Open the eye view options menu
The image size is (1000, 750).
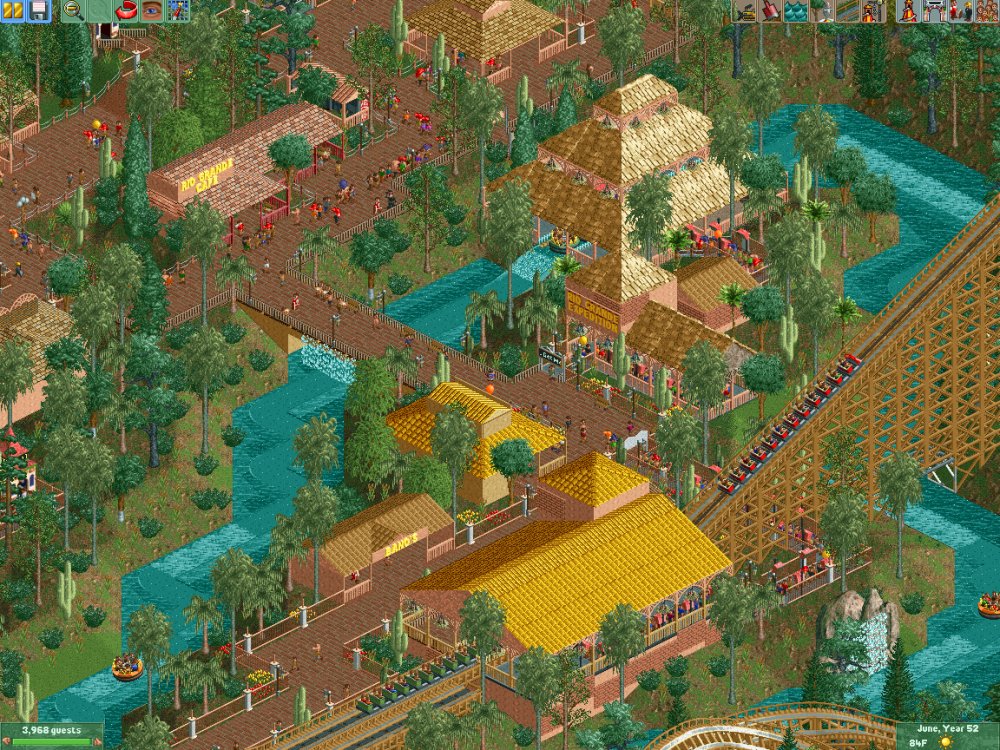coord(152,11)
